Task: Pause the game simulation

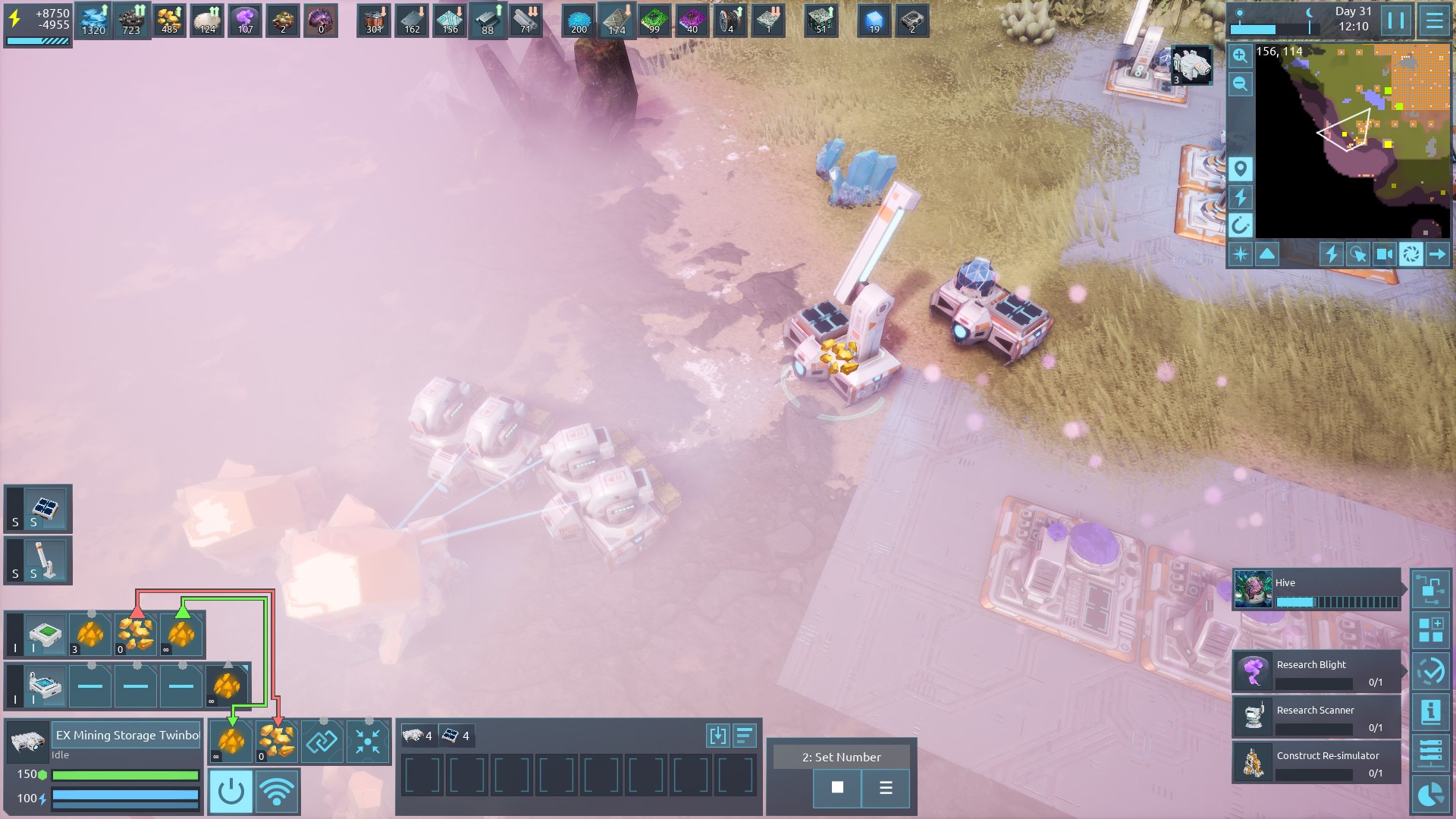Action: [1396, 20]
